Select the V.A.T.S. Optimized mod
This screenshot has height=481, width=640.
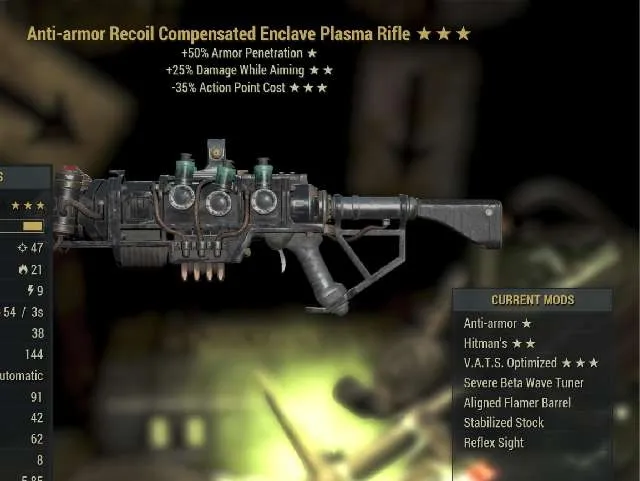[x=529, y=363]
